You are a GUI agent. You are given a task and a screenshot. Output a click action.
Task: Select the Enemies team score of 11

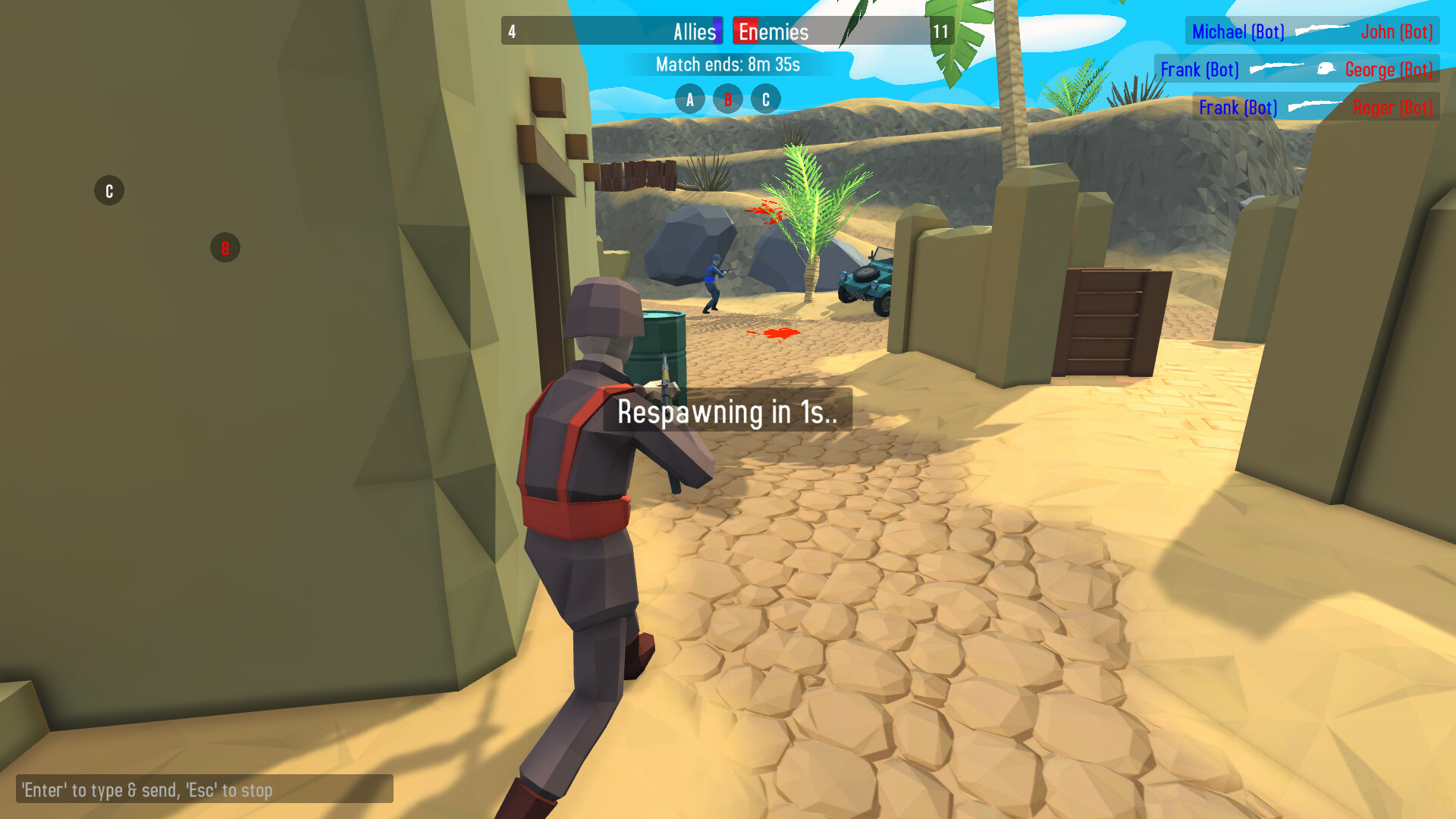click(x=940, y=32)
